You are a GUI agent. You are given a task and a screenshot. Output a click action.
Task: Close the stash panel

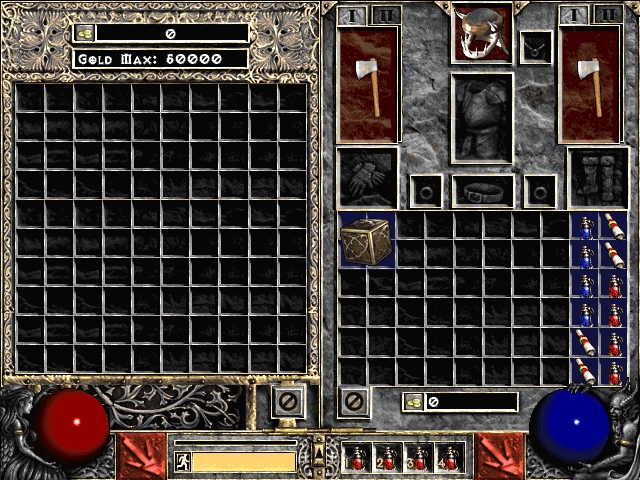(x=286, y=403)
